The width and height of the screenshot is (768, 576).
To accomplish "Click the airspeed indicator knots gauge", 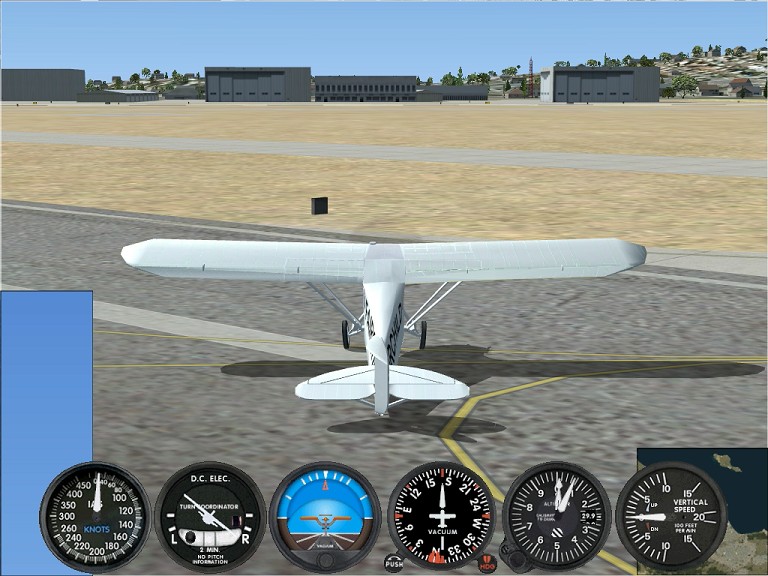I will click(96, 516).
